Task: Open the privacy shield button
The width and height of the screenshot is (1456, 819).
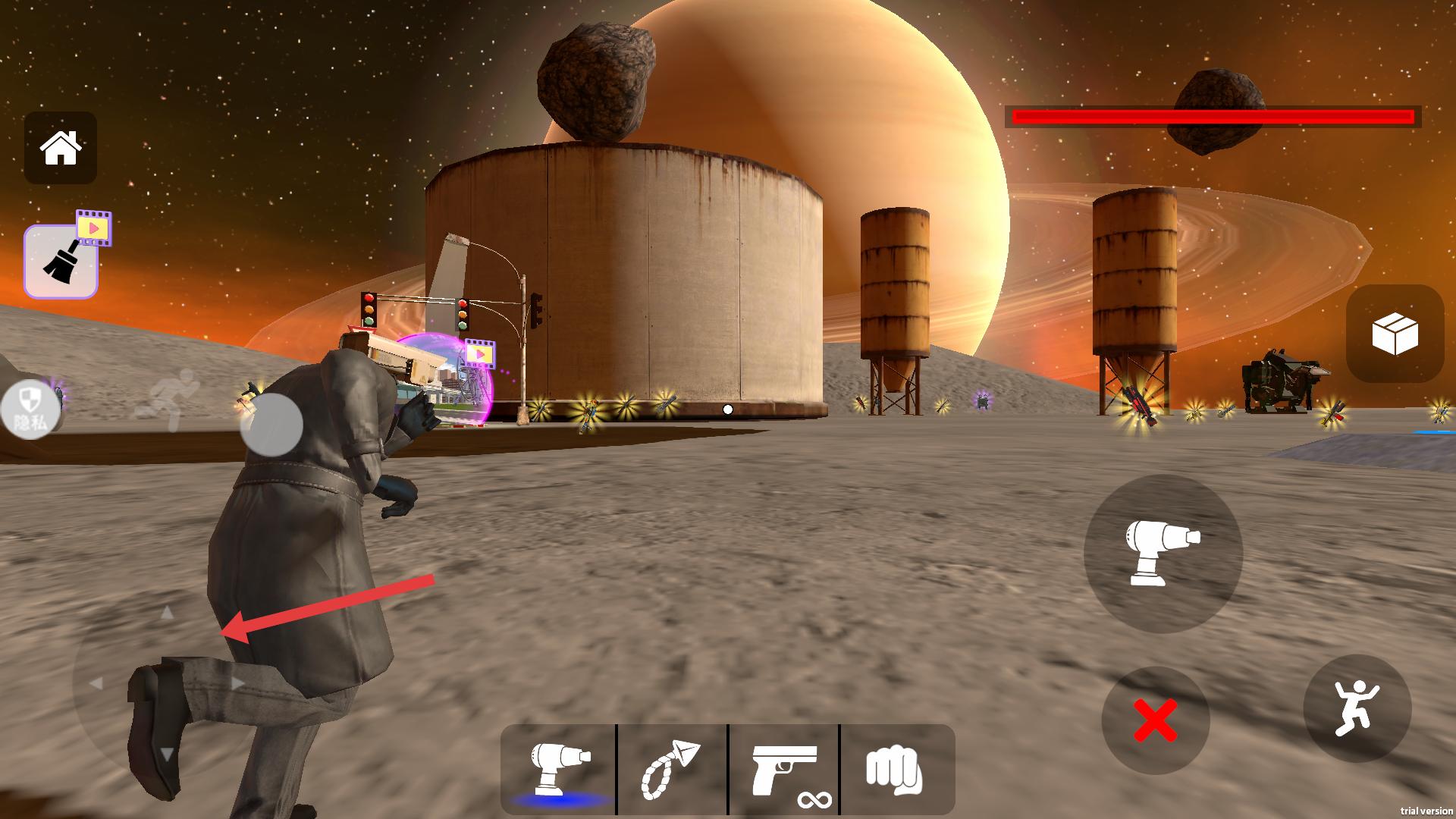Action: point(31,409)
